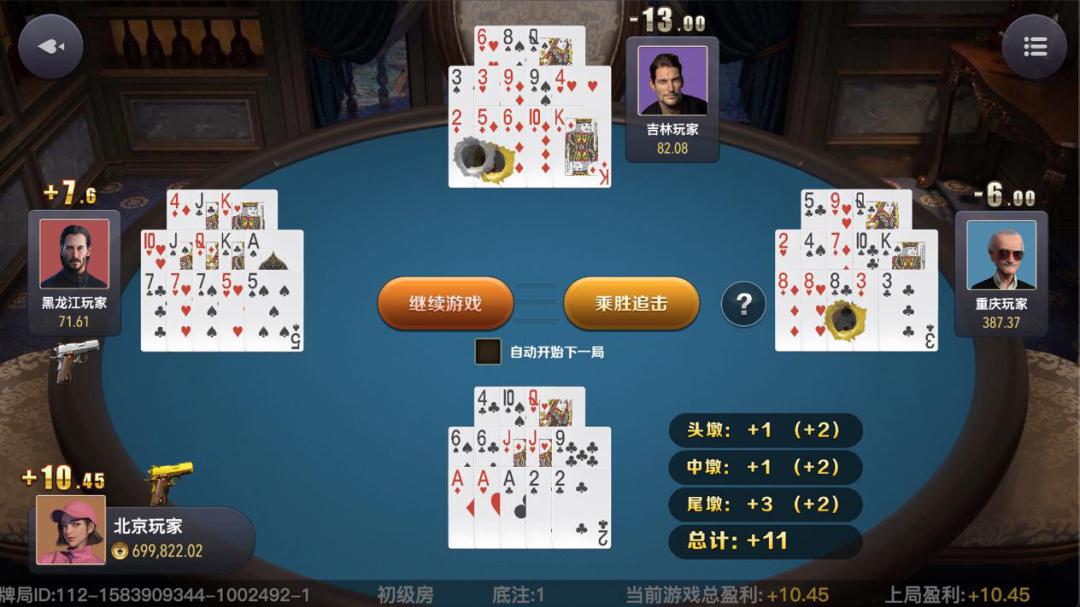Go back using the top-left arrow button
The height and width of the screenshot is (607, 1080).
(50, 46)
